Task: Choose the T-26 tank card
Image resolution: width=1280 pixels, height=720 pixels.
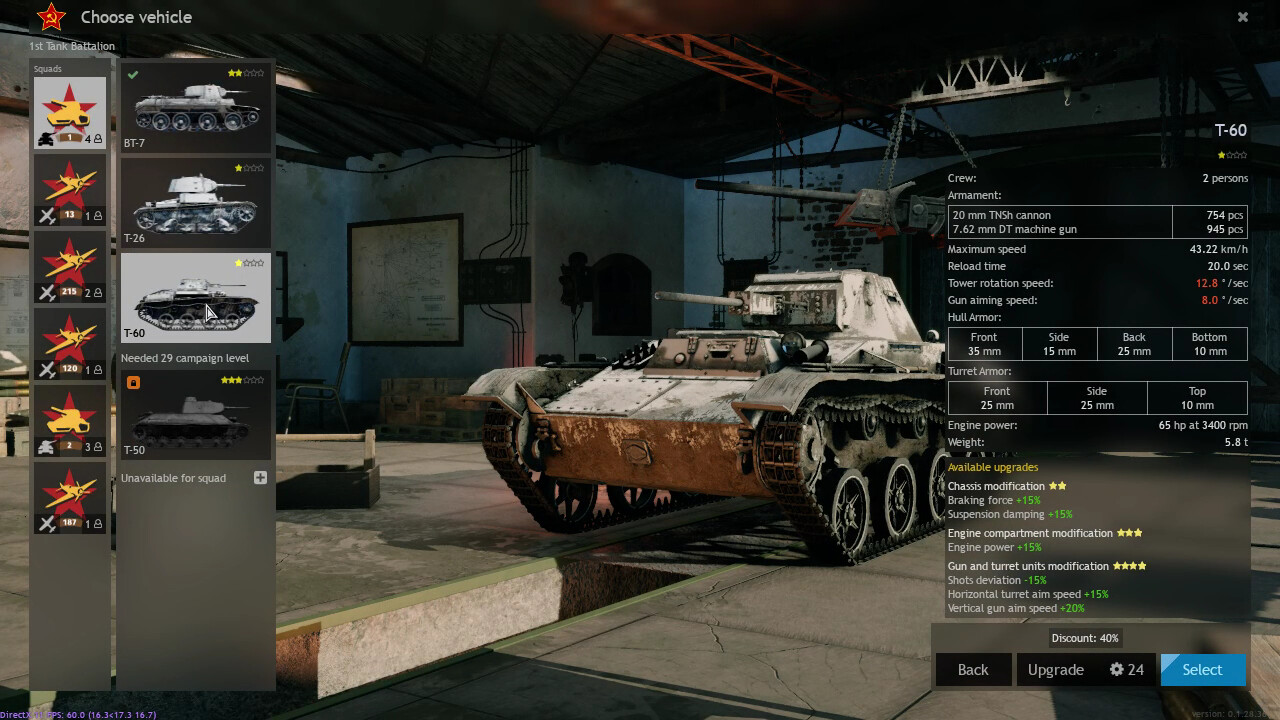Action: 195,203
